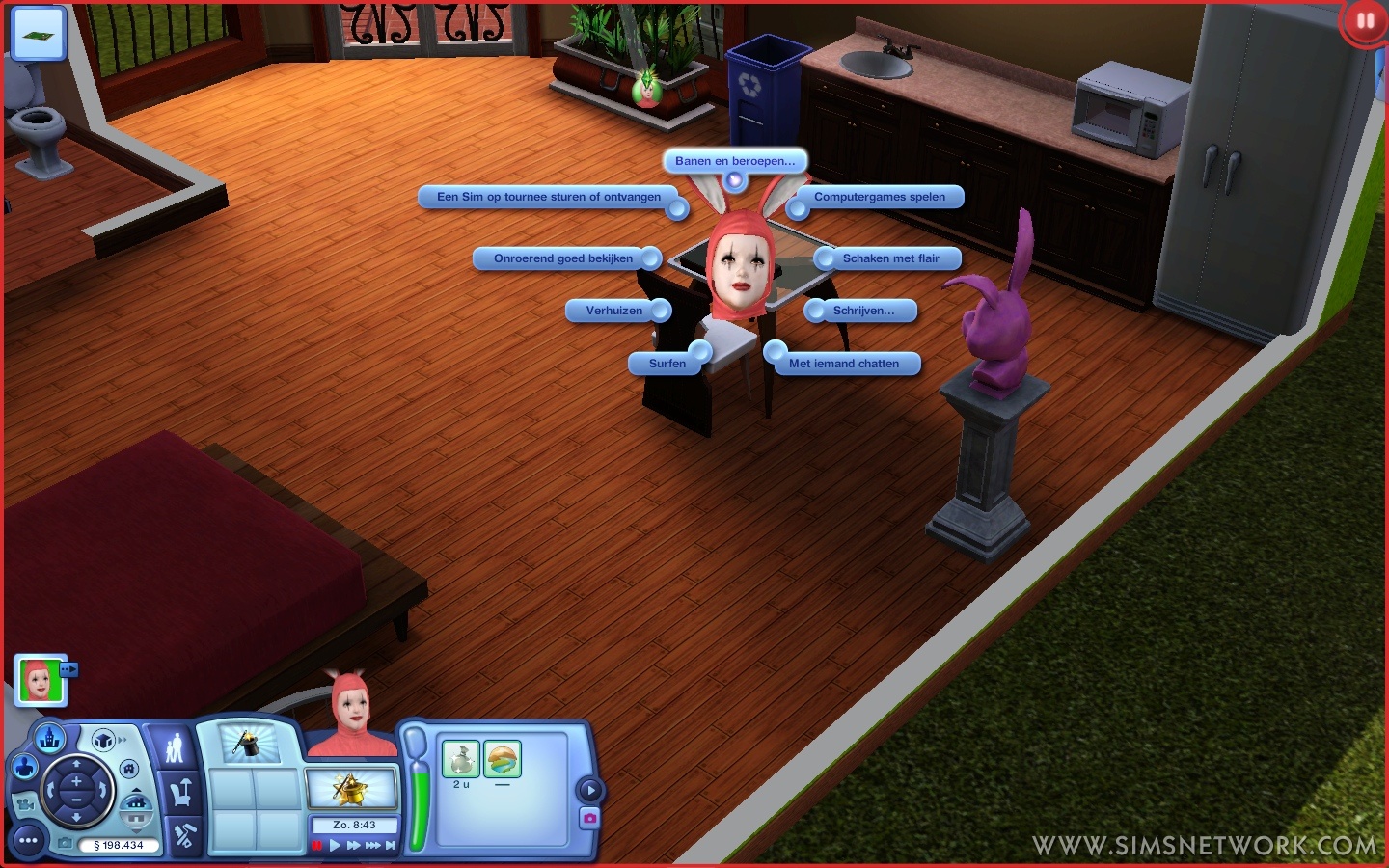Select the 'Surfen' option
The image size is (1389, 868).
[667, 364]
